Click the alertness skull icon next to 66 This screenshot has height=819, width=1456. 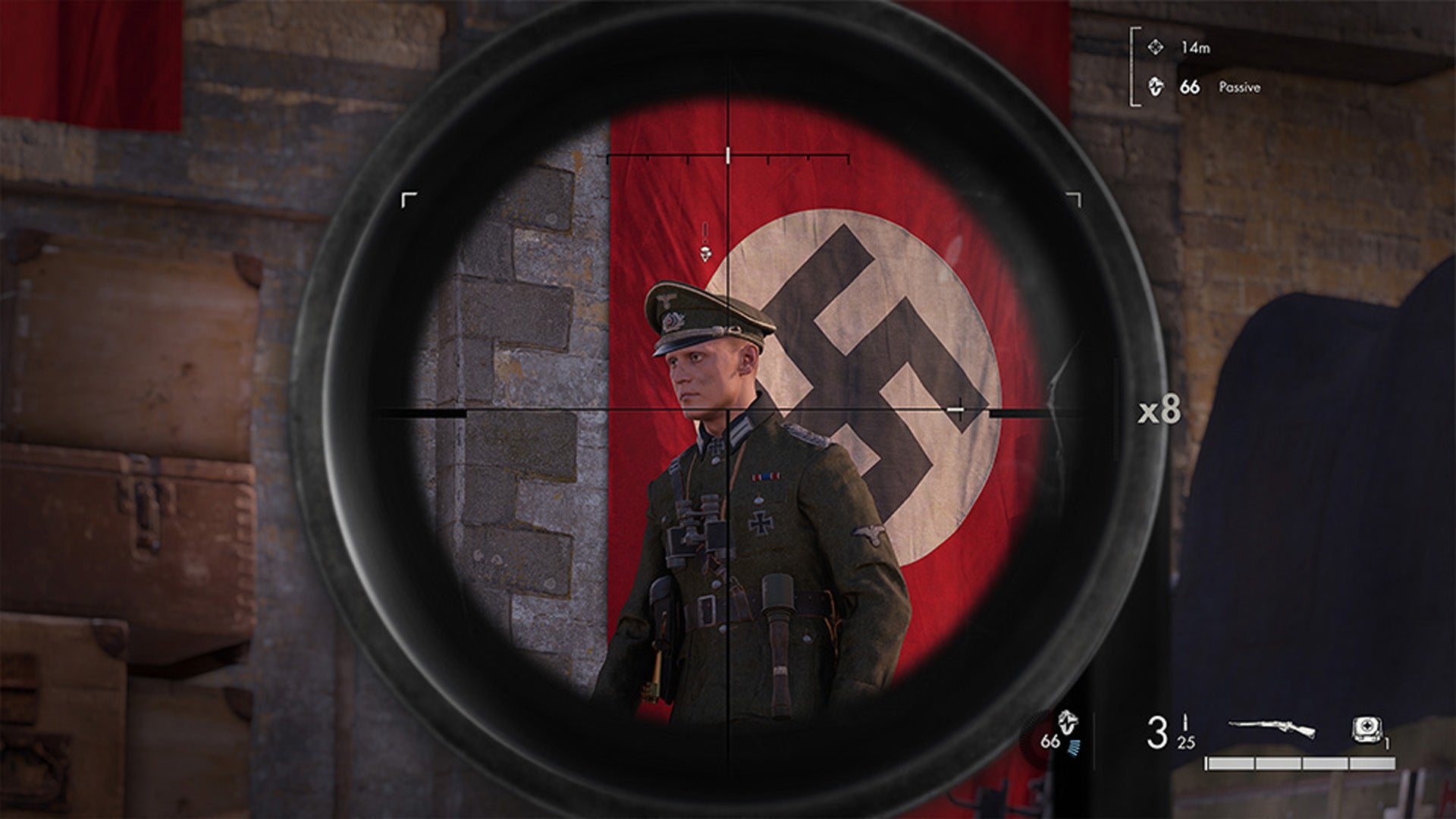(x=1156, y=87)
